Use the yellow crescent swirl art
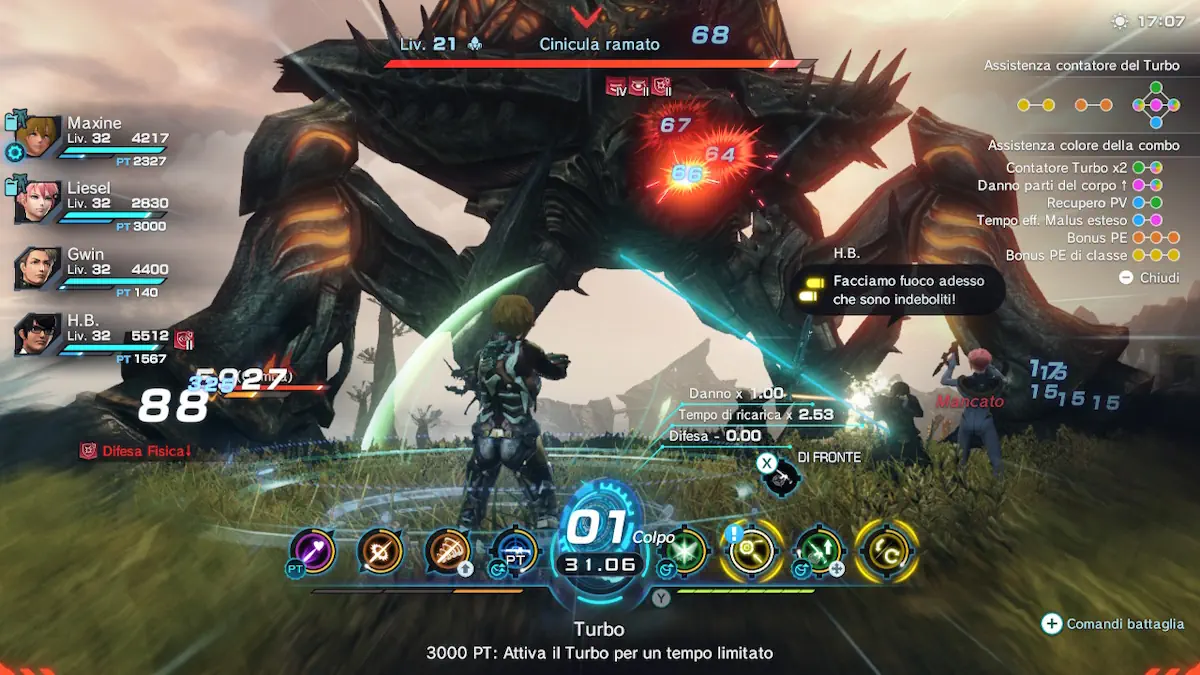The image size is (1200, 675). pos(886,551)
